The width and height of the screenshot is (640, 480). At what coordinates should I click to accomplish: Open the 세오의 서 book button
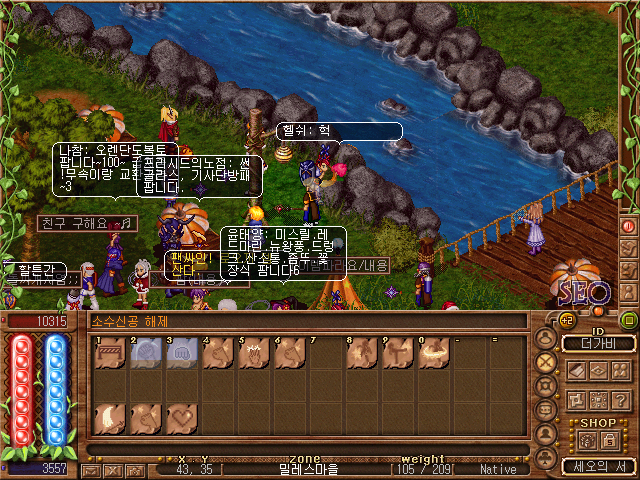[x=598, y=466]
